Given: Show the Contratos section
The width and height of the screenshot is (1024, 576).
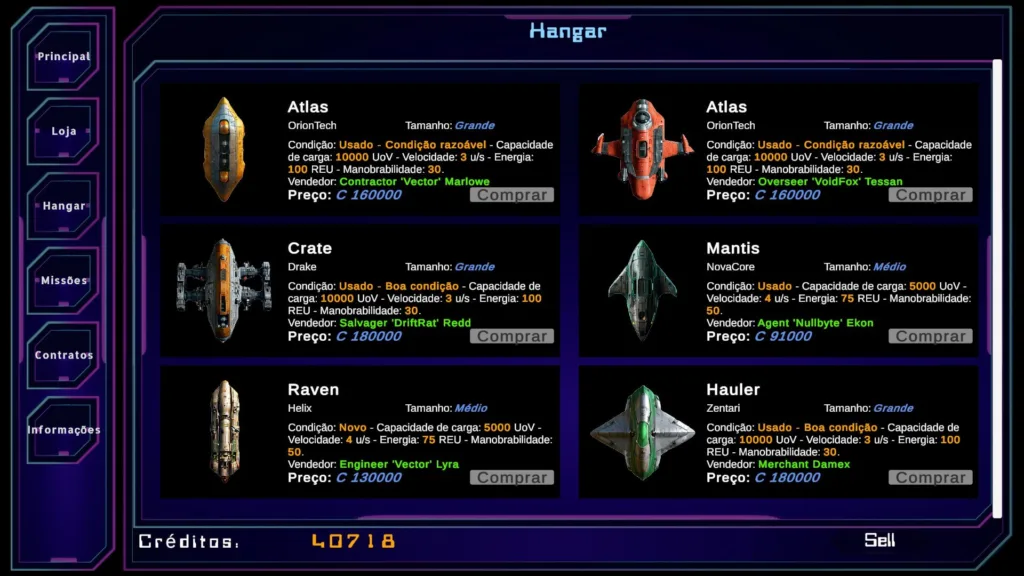Looking at the screenshot, I should (x=64, y=355).
